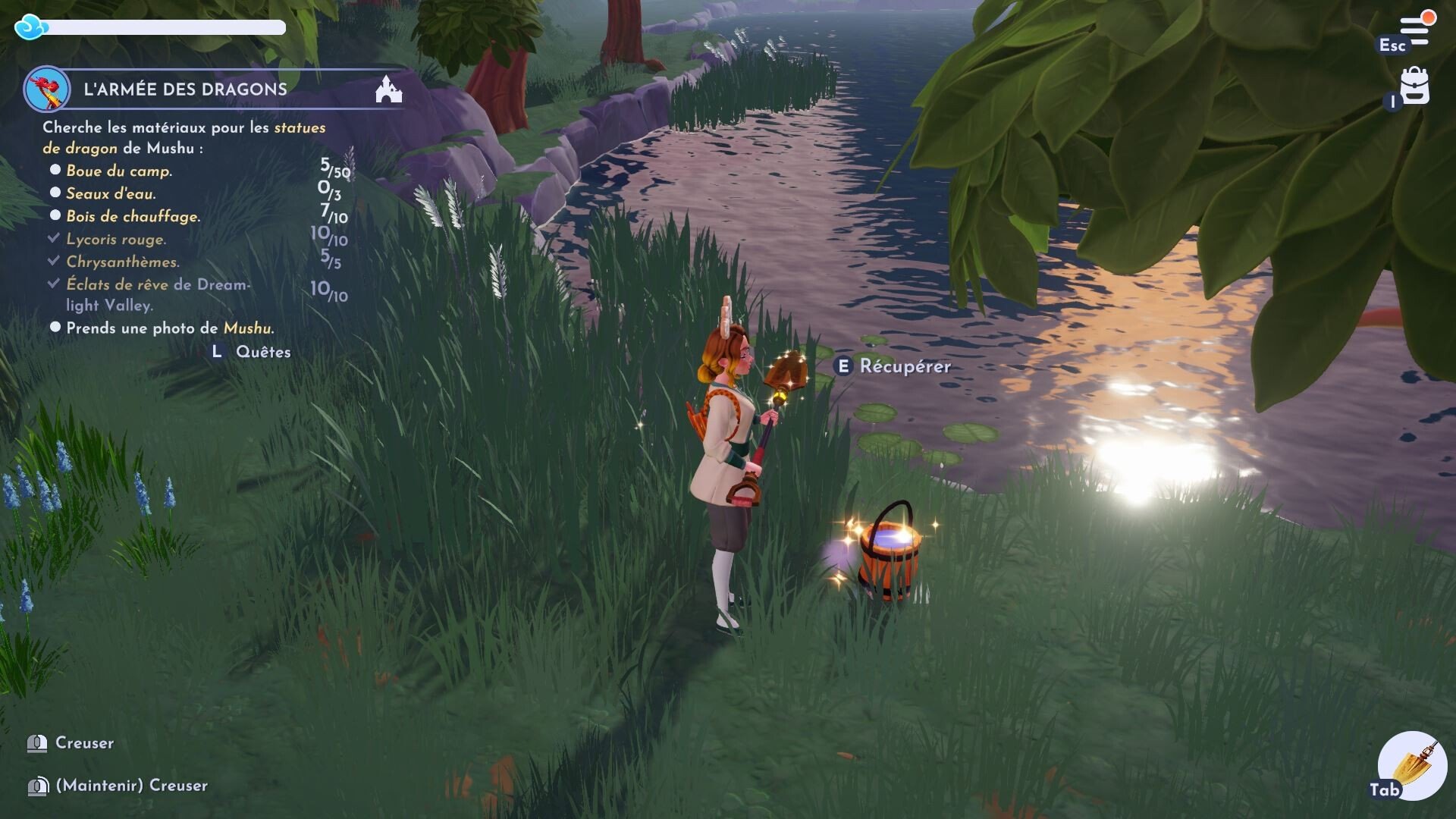Select the L'Armée des Dragons quest header
Screen dimensions: 1456x819
click(185, 89)
